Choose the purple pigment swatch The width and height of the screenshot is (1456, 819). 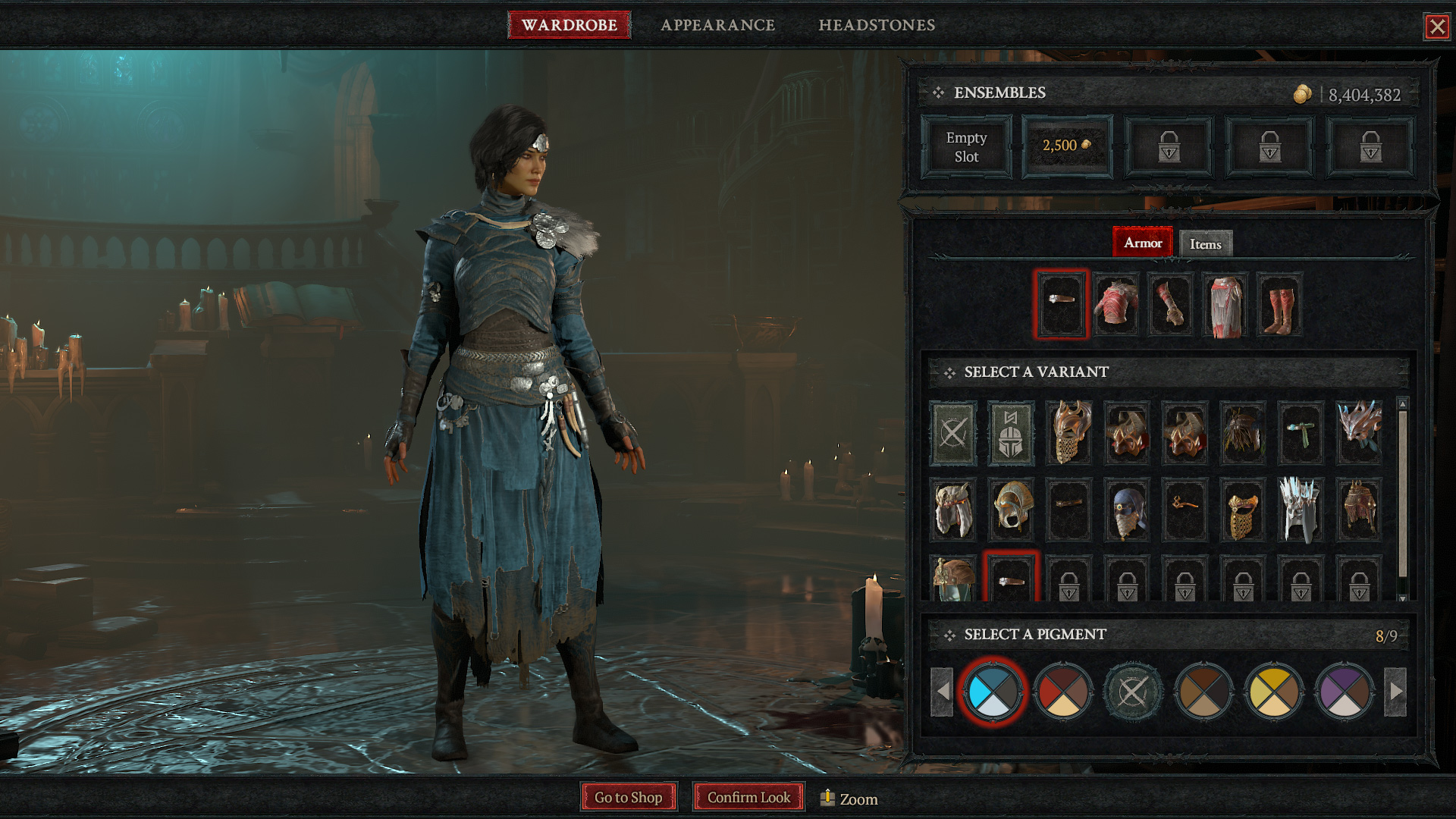point(1344,691)
